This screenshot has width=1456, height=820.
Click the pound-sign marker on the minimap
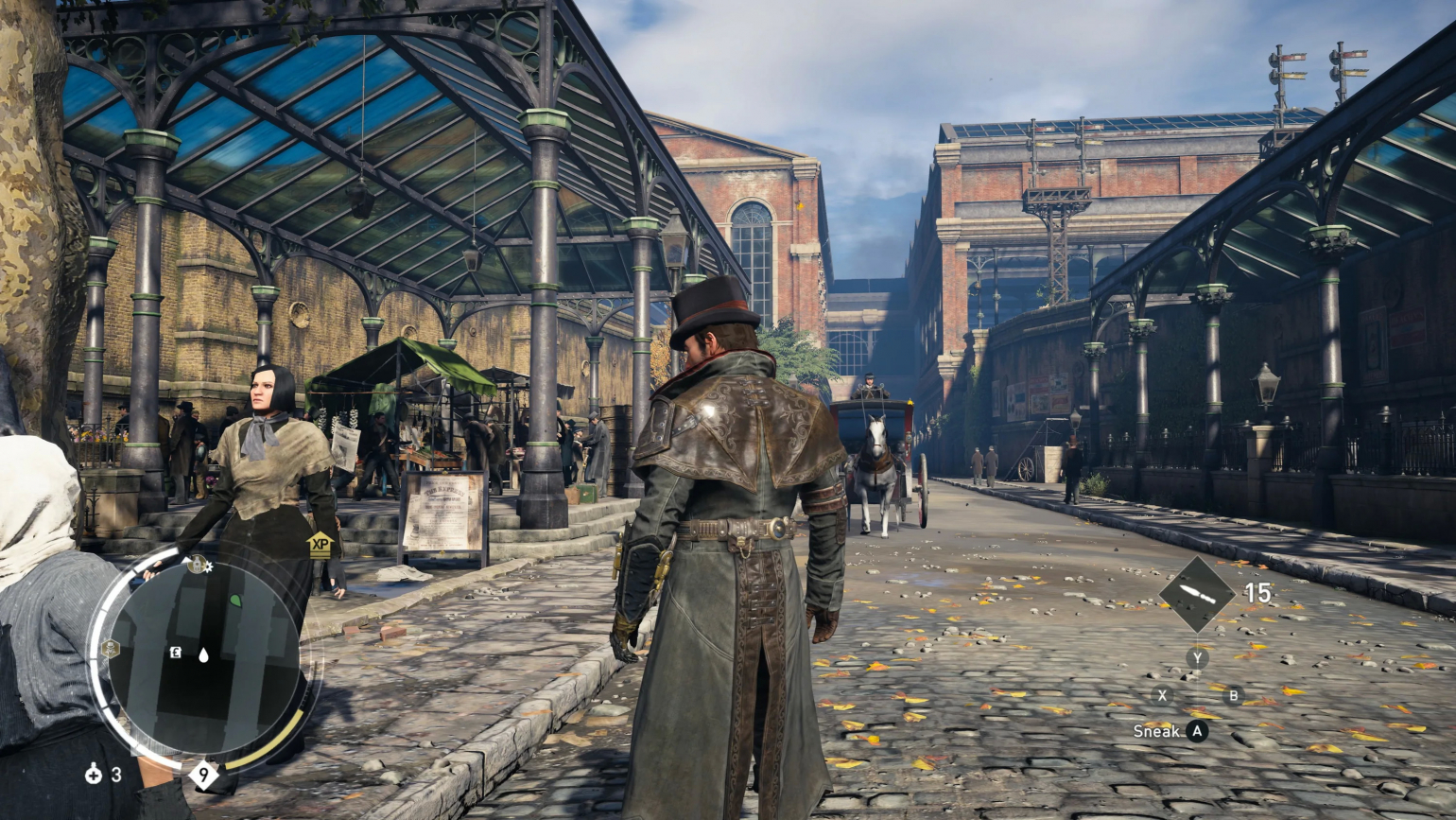pyautogui.click(x=175, y=653)
